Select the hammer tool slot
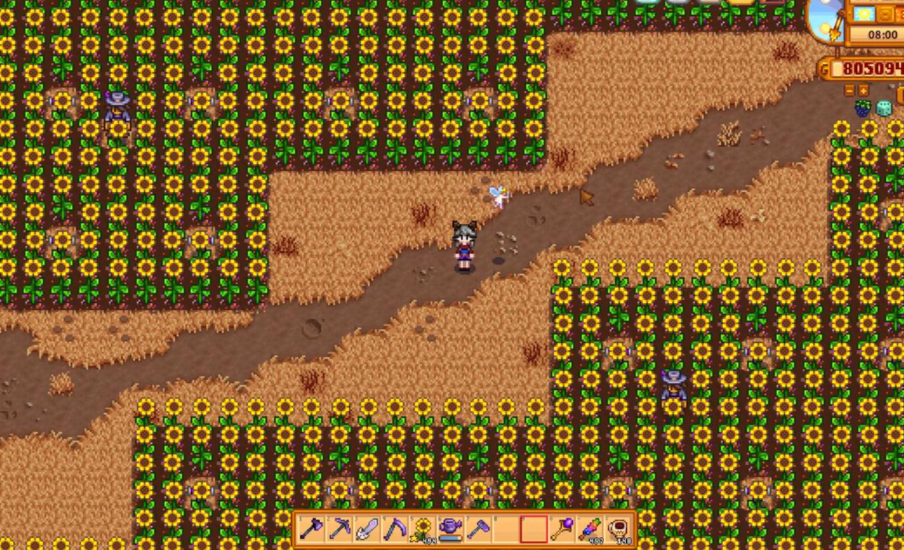The image size is (904, 550). coord(479,527)
